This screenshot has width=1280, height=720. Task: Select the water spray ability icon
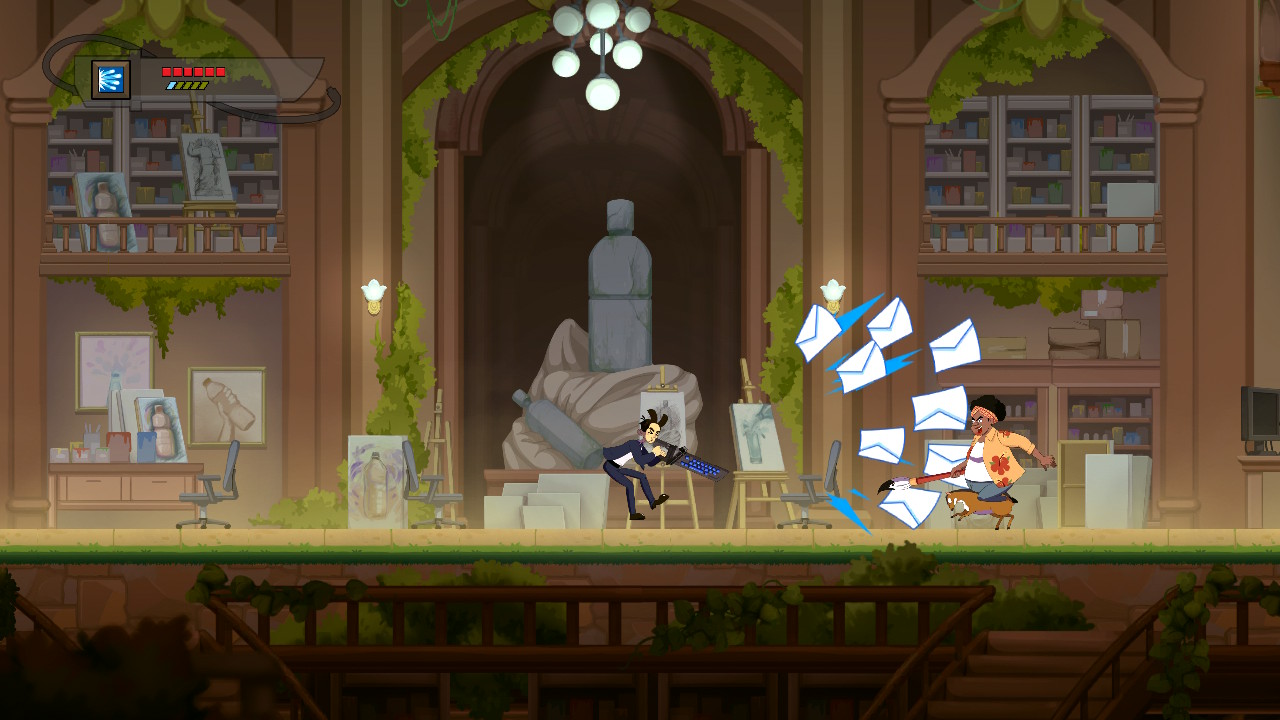(110, 78)
